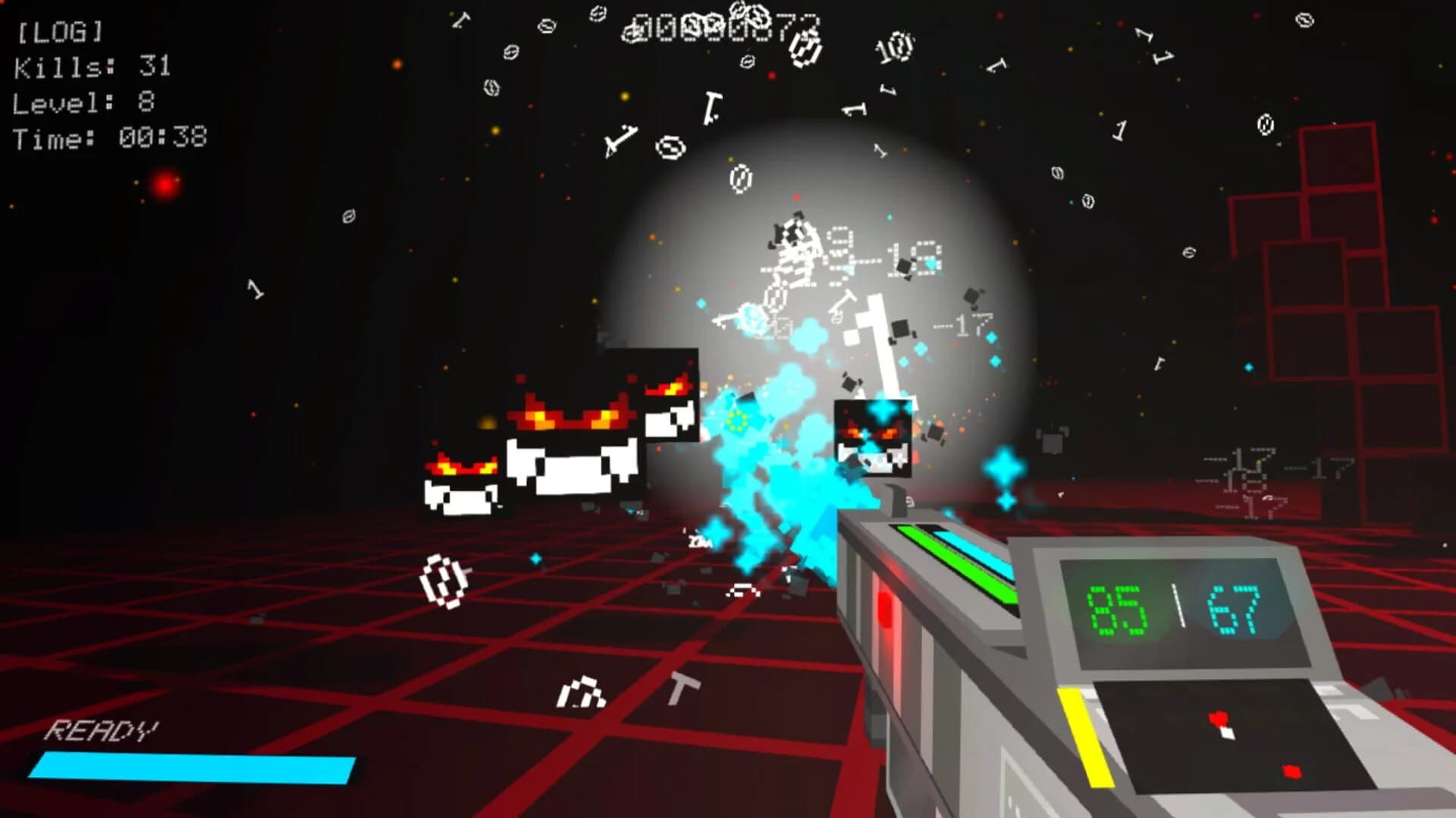The width and height of the screenshot is (1456, 818).
Task: Collapse the Kills: 31 readout
Action: [91, 68]
